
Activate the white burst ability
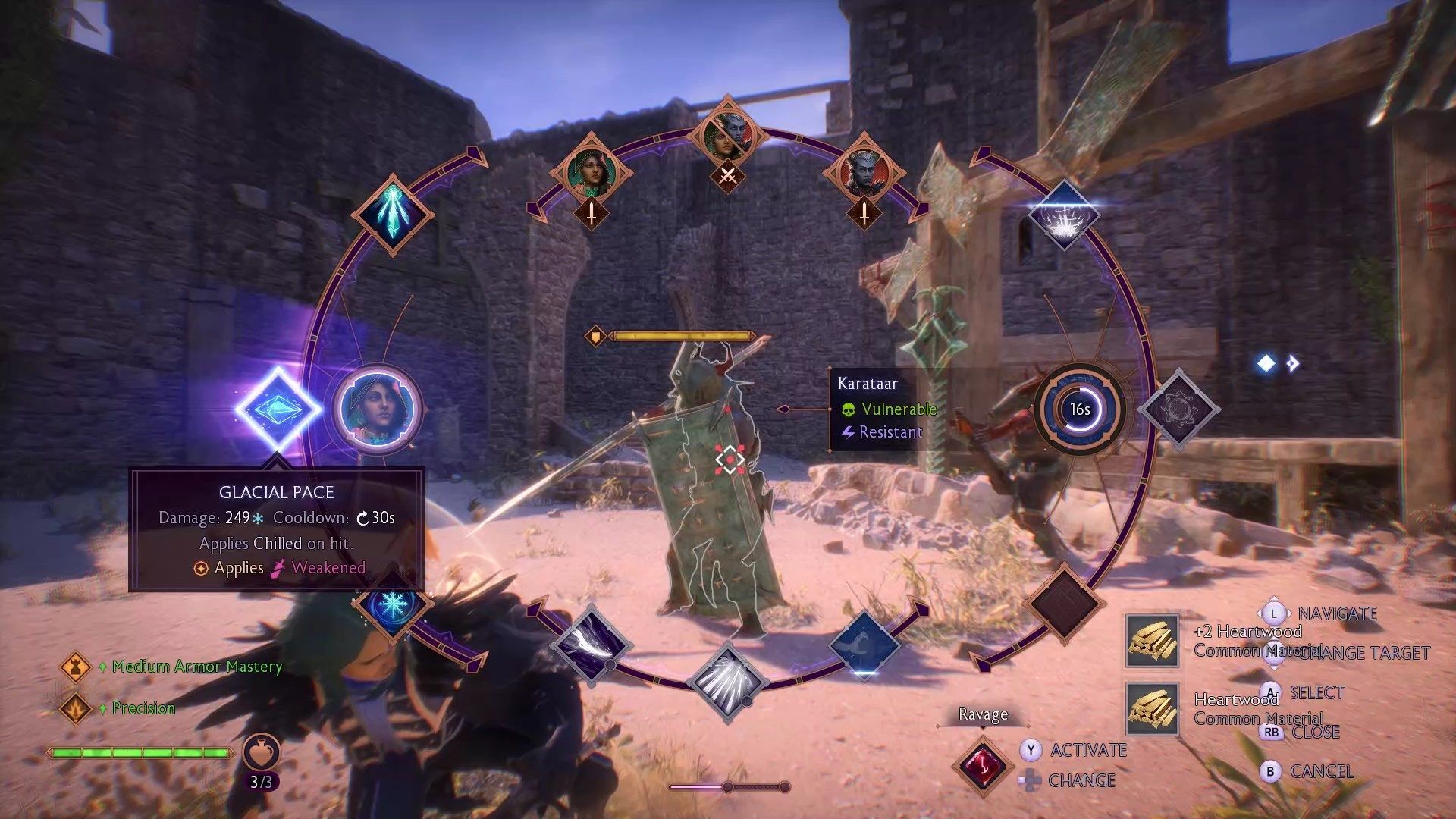tap(1063, 216)
